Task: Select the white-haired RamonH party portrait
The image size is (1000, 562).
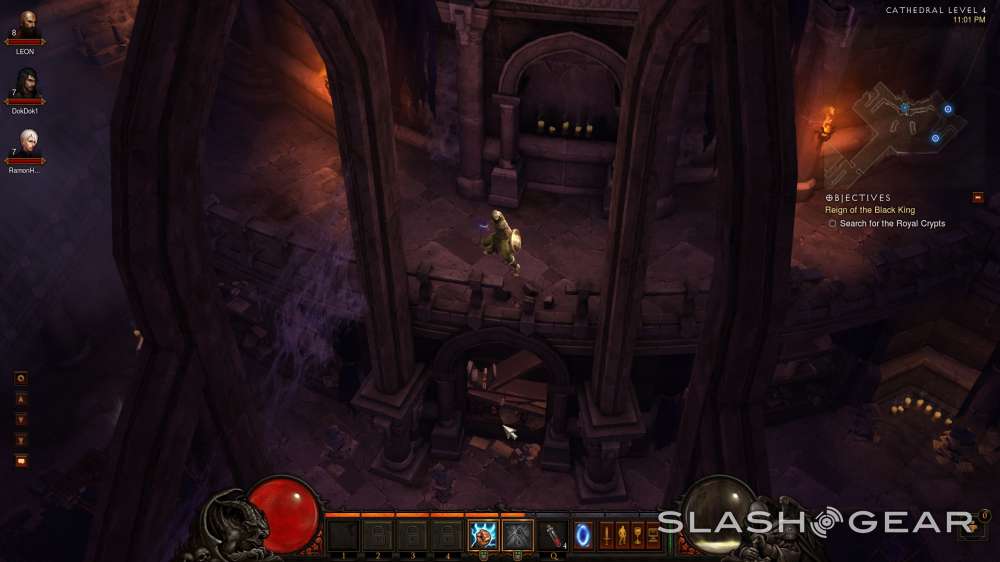Action: pos(27,142)
